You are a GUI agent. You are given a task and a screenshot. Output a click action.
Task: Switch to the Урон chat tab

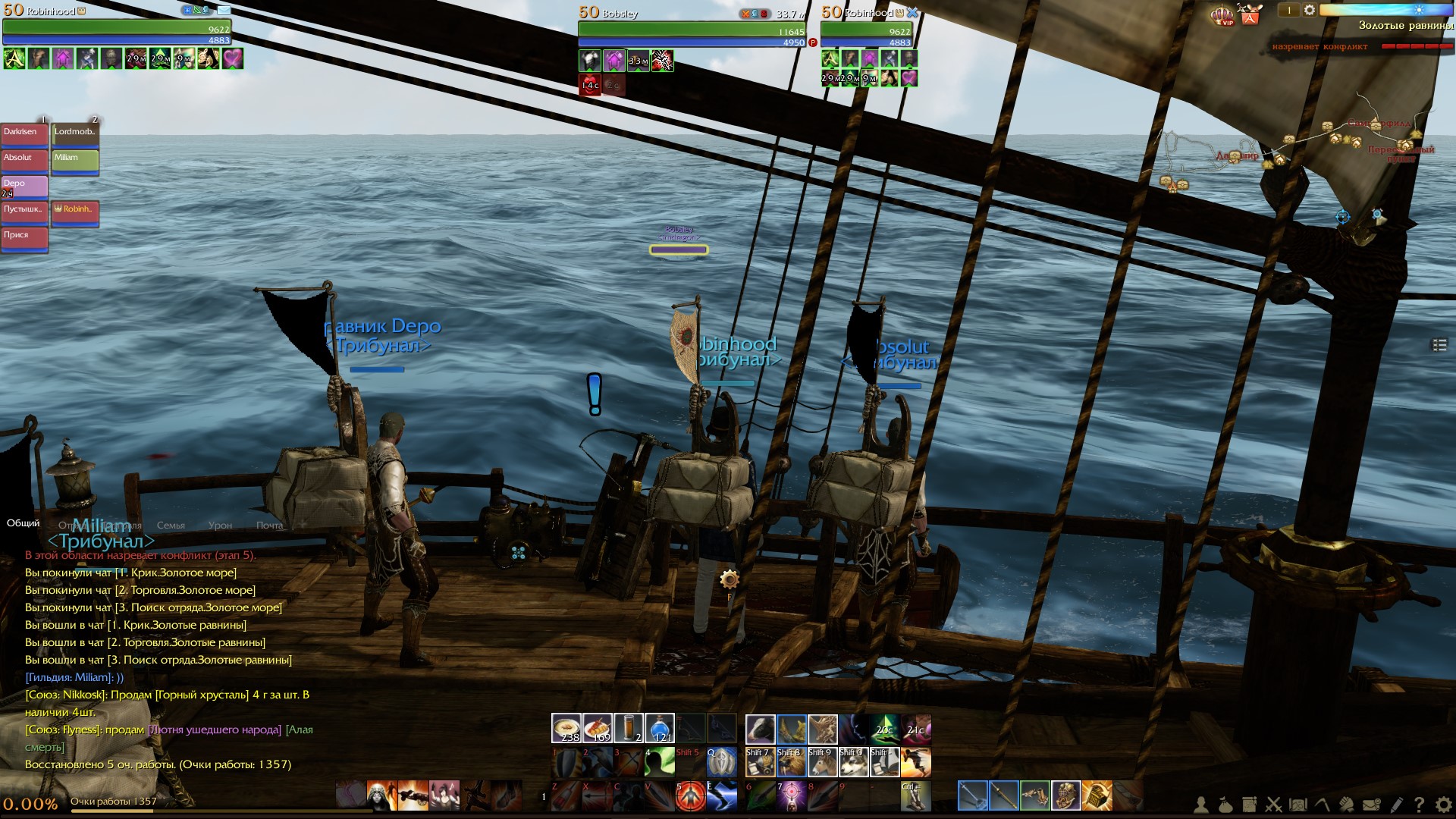pos(220,525)
